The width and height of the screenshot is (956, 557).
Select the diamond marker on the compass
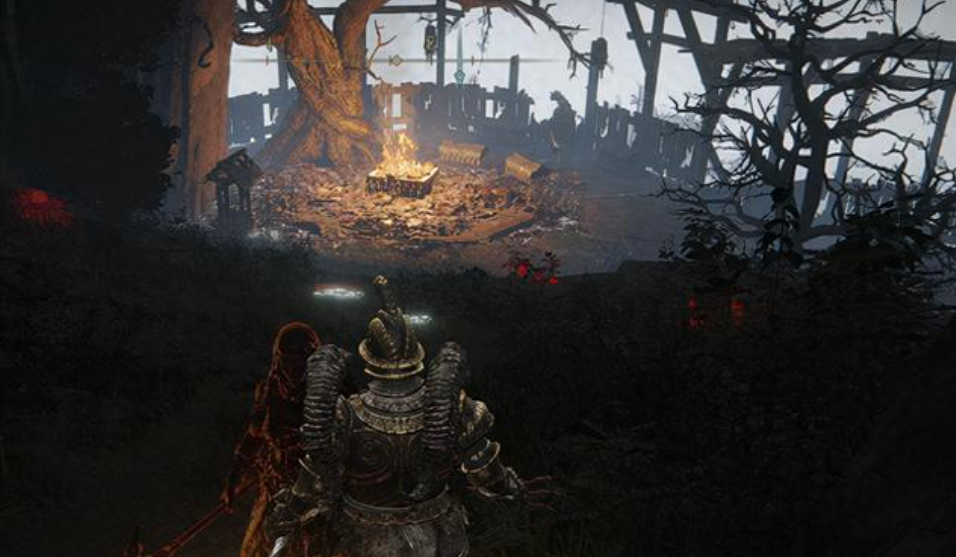click(395, 61)
